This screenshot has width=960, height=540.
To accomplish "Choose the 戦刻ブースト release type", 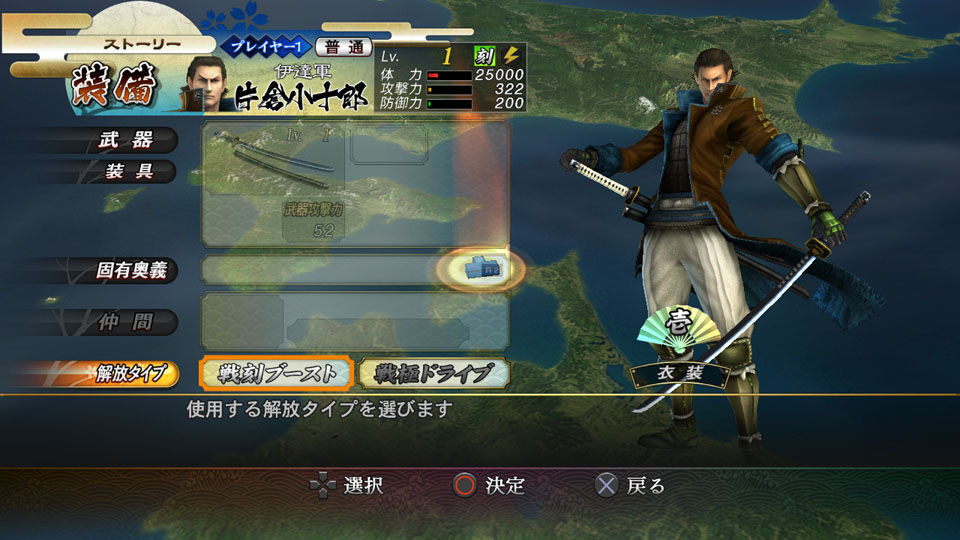I will [x=276, y=373].
